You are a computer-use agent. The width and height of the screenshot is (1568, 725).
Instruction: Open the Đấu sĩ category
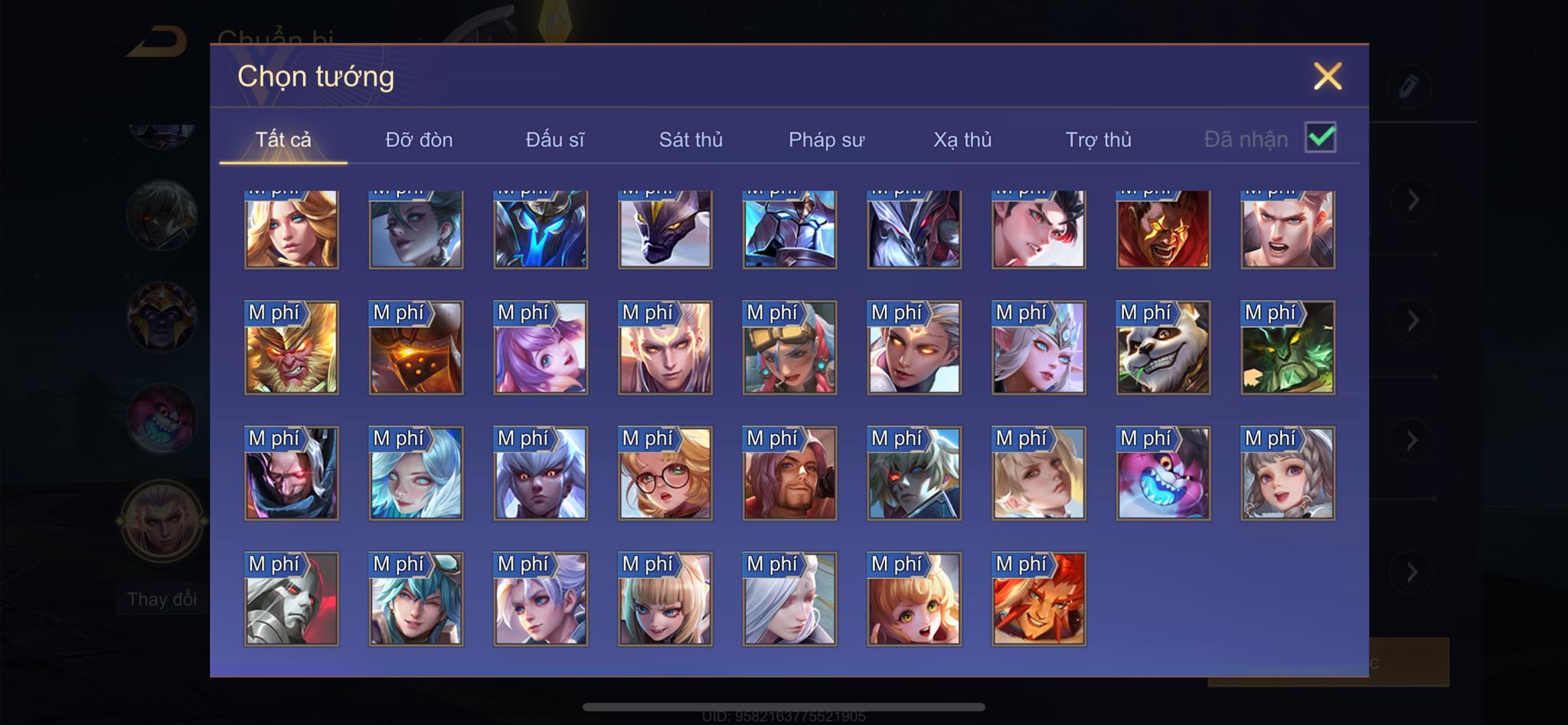[x=554, y=139]
